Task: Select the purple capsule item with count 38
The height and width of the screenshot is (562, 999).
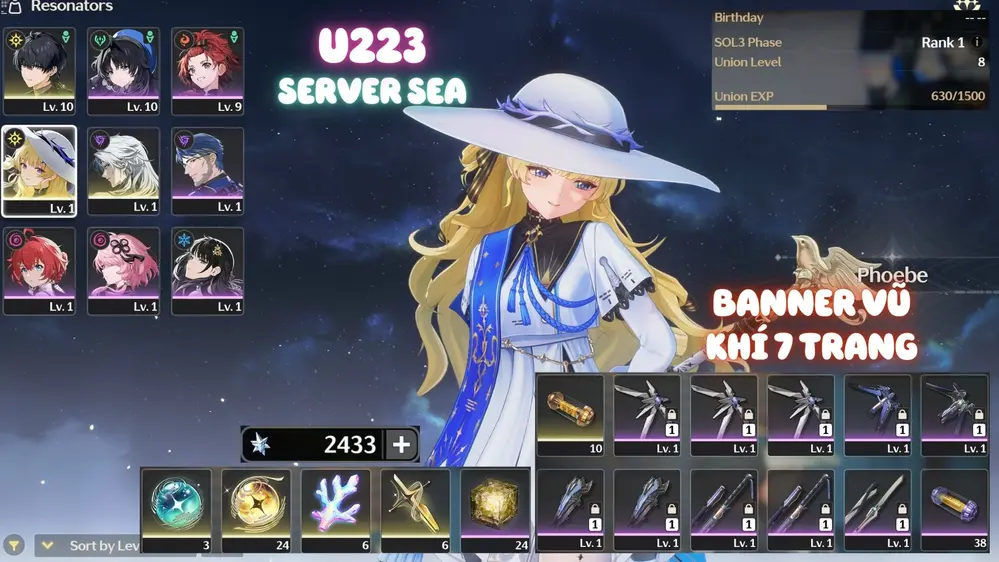Action: [954, 510]
